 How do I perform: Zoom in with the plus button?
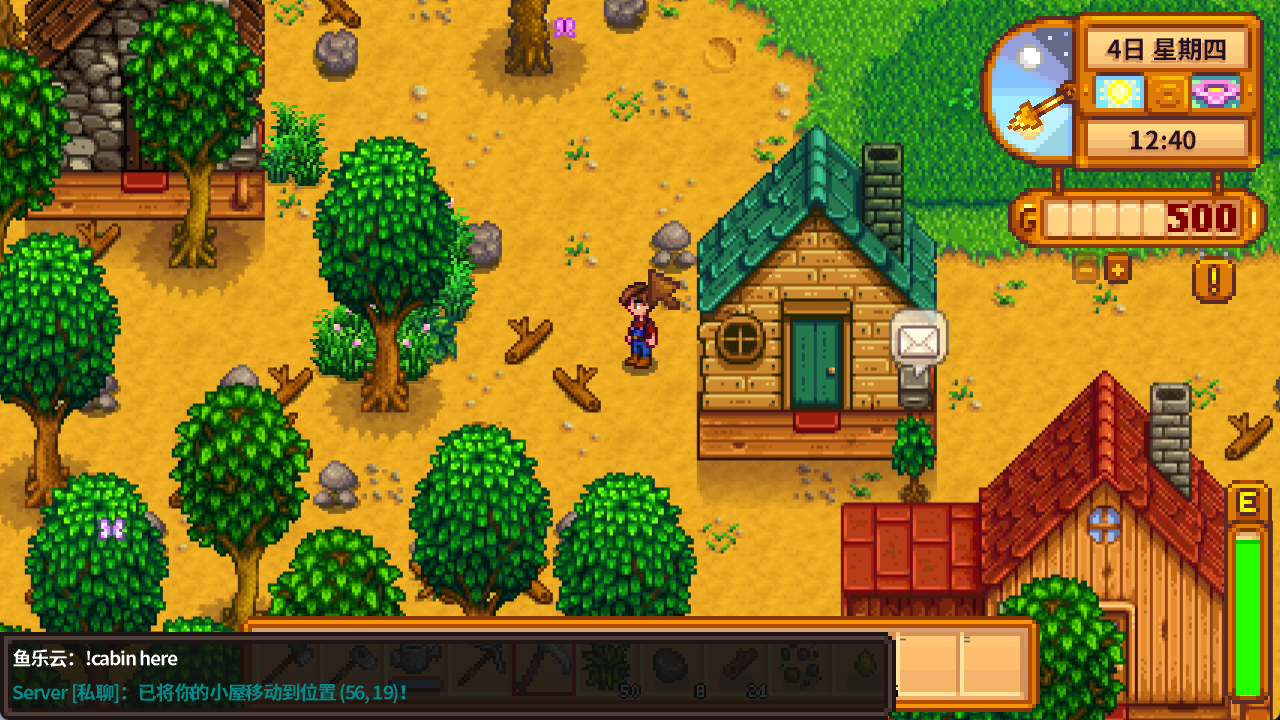[1117, 268]
